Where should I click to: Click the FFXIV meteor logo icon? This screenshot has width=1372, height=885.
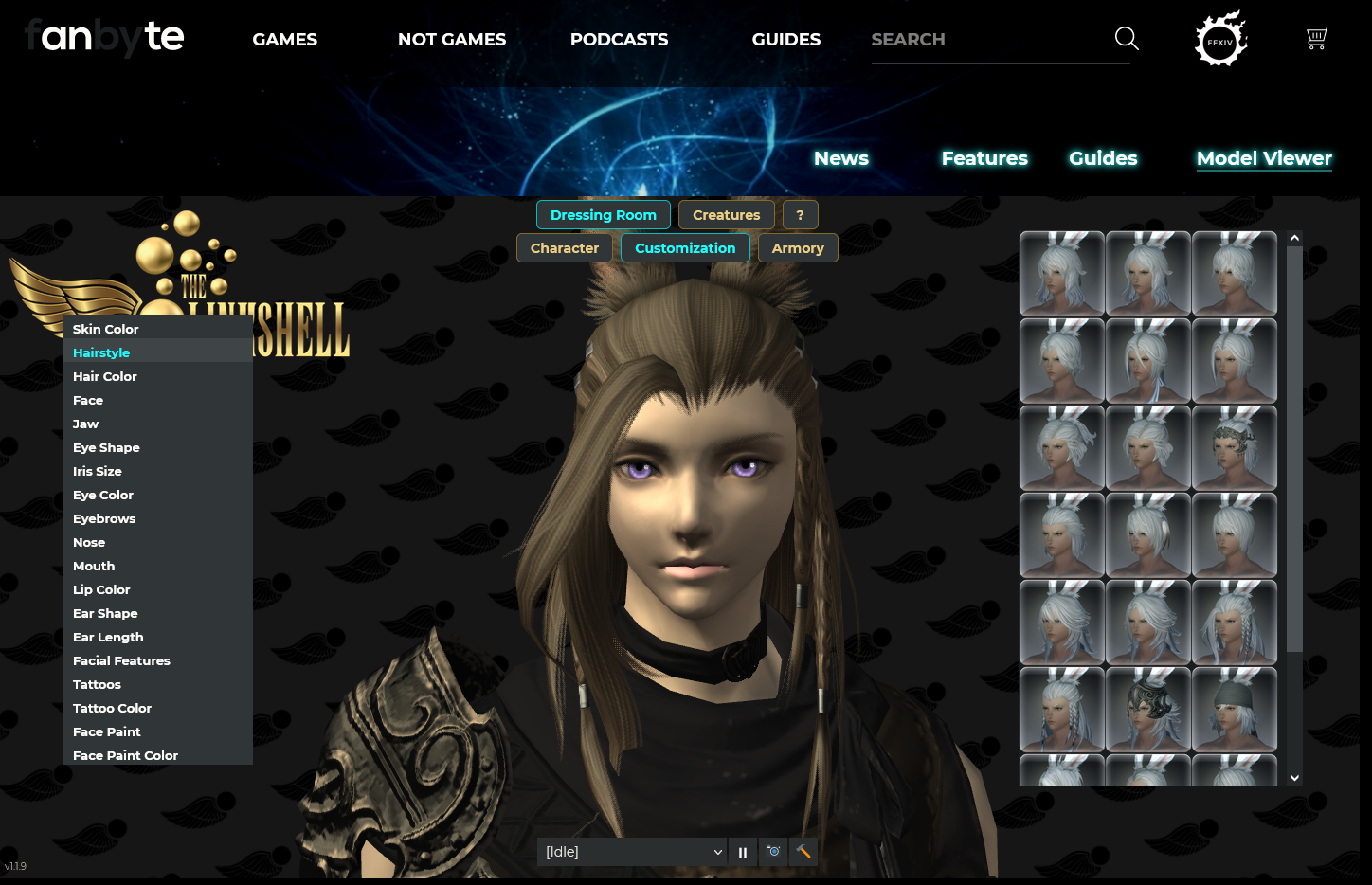pos(1219,39)
